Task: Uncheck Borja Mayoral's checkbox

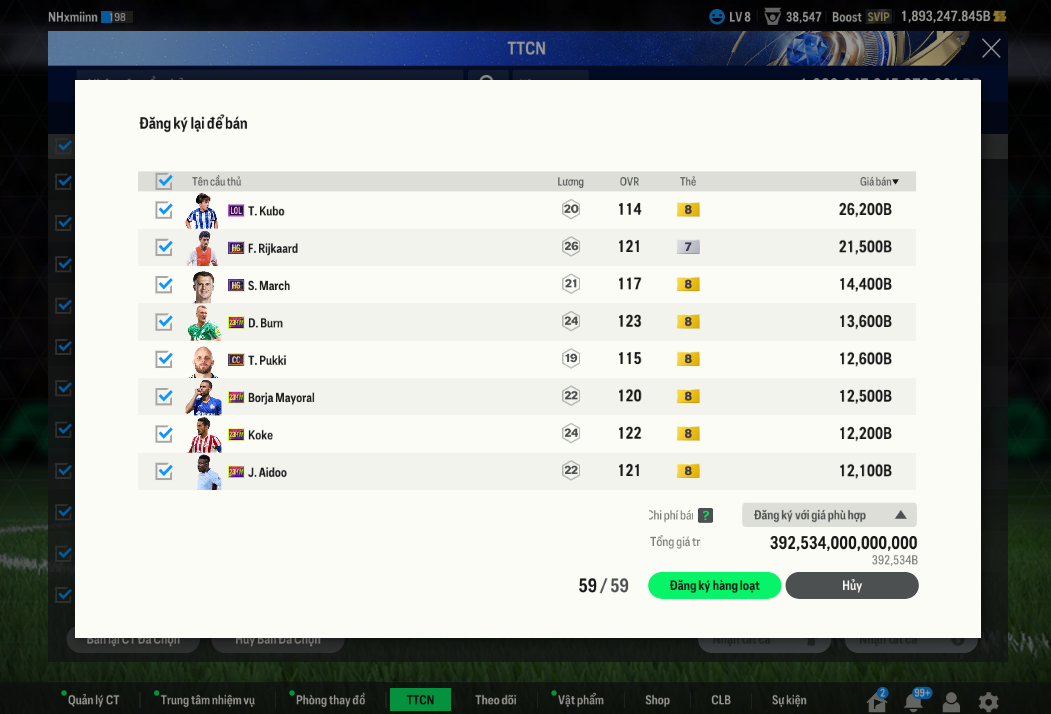Action: coord(164,397)
